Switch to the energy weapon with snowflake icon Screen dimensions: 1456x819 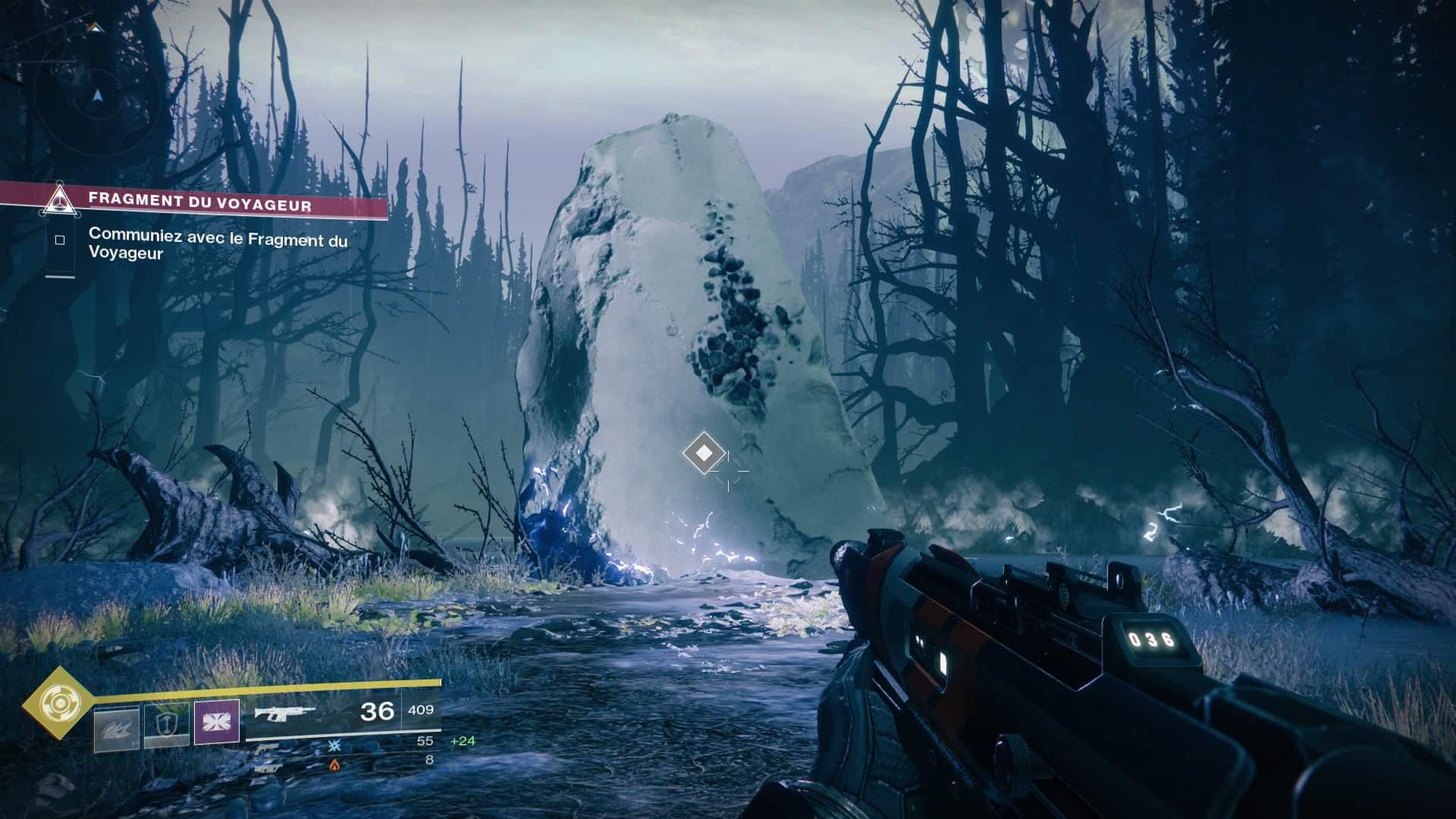[334, 745]
